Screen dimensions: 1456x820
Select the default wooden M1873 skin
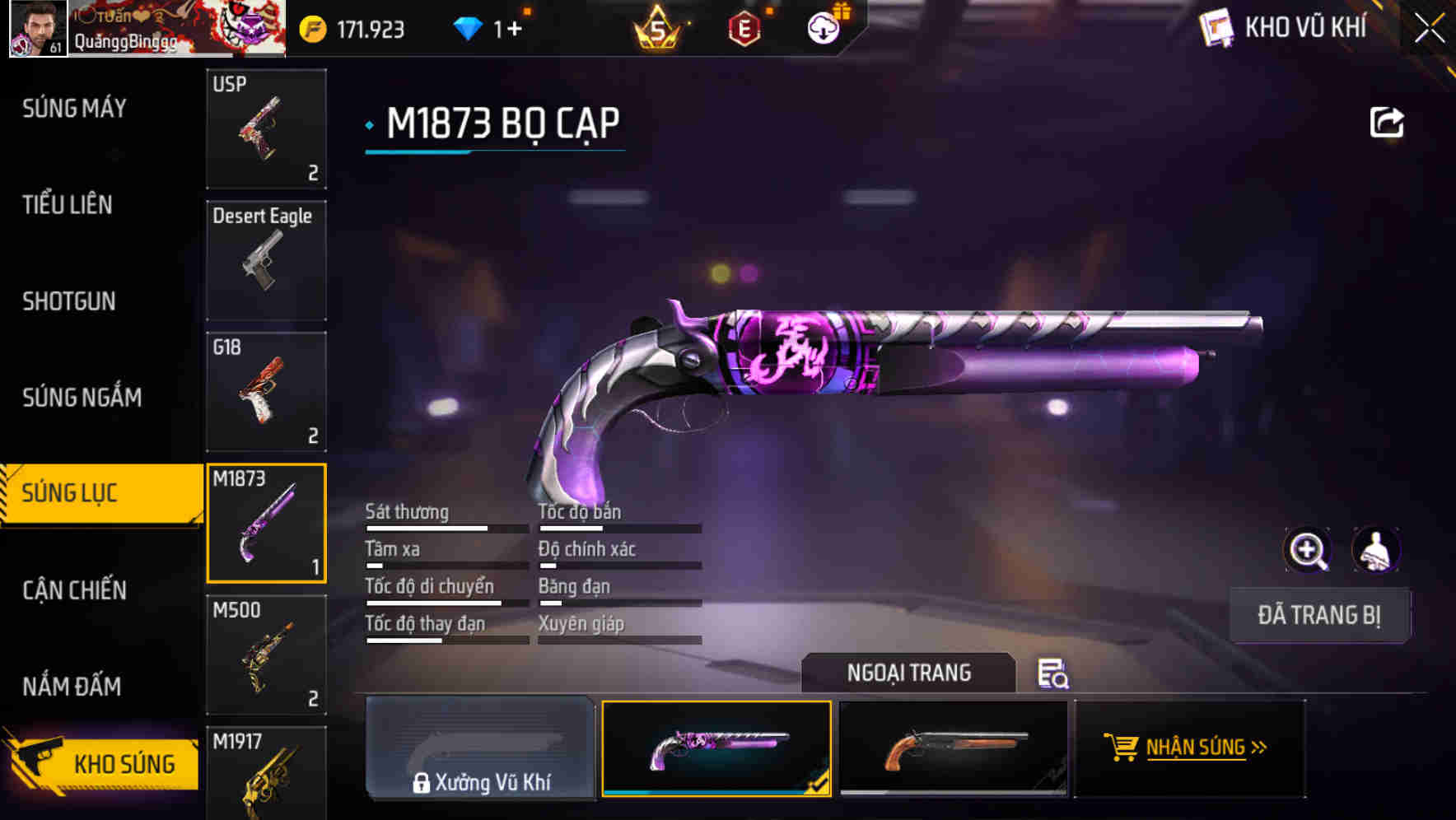[x=954, y=748]
